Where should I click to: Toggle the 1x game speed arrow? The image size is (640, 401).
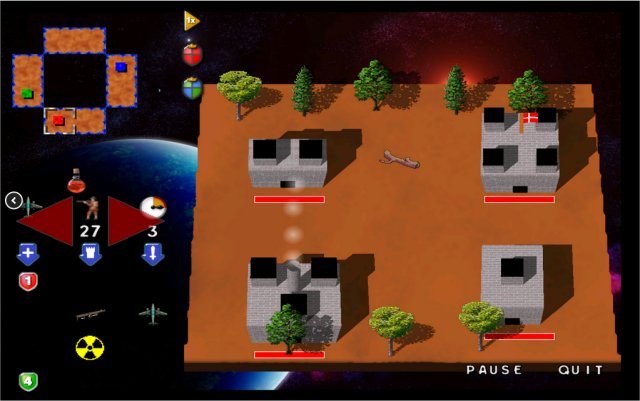pos(191,20)
